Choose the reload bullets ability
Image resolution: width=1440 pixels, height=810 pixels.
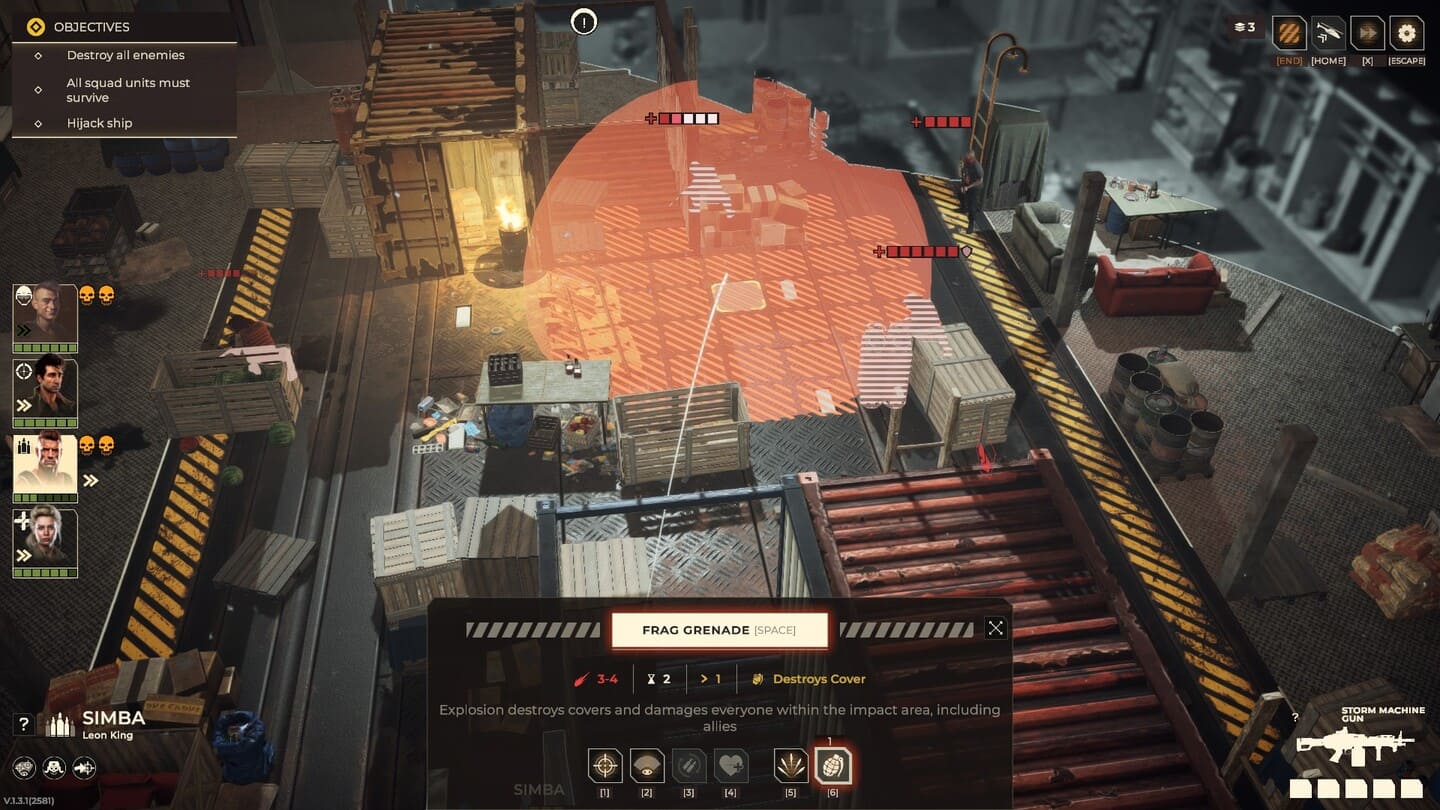tap(689, 766)
